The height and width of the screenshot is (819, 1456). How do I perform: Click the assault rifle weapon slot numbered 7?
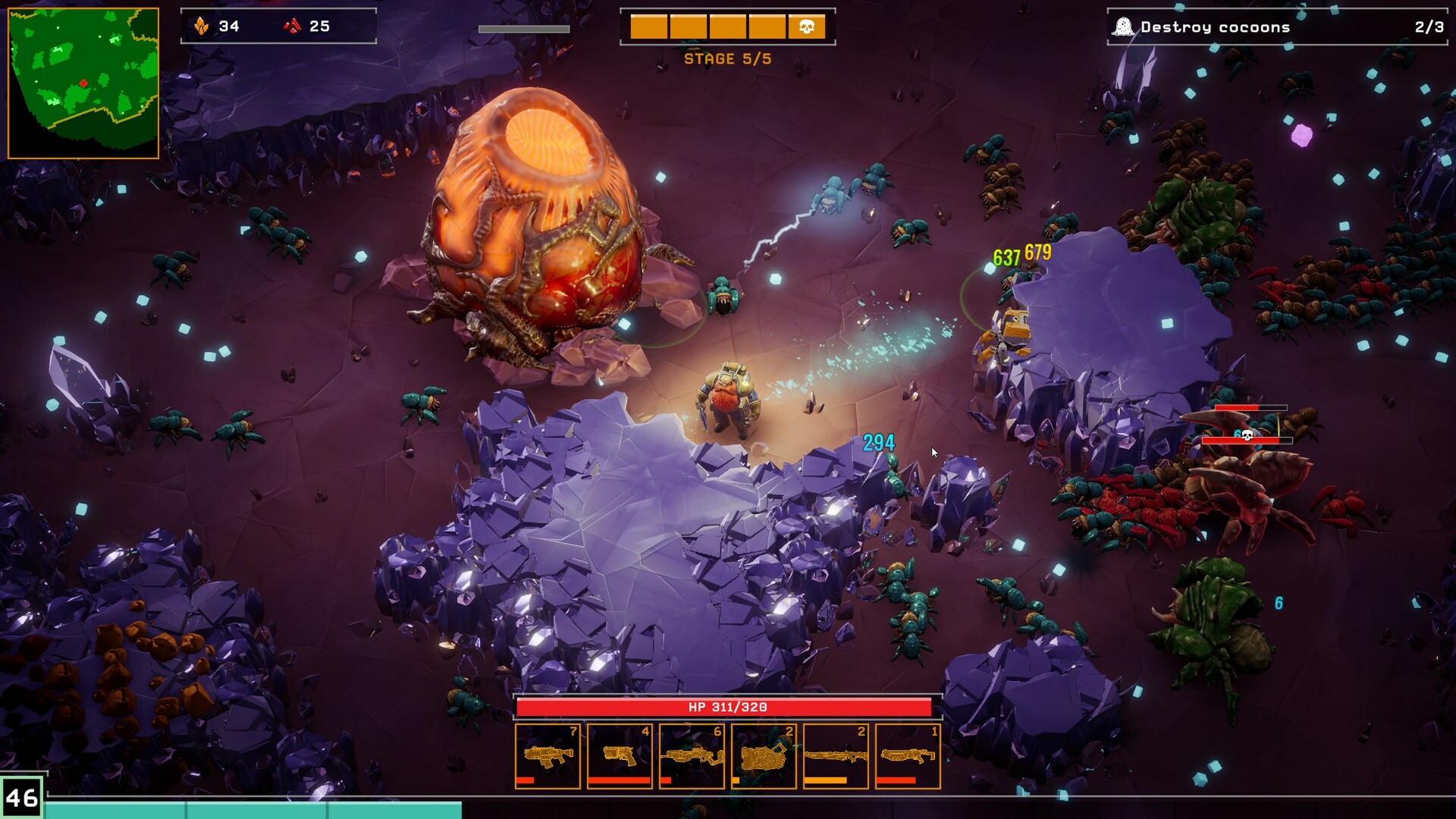(x=548, y=756)
